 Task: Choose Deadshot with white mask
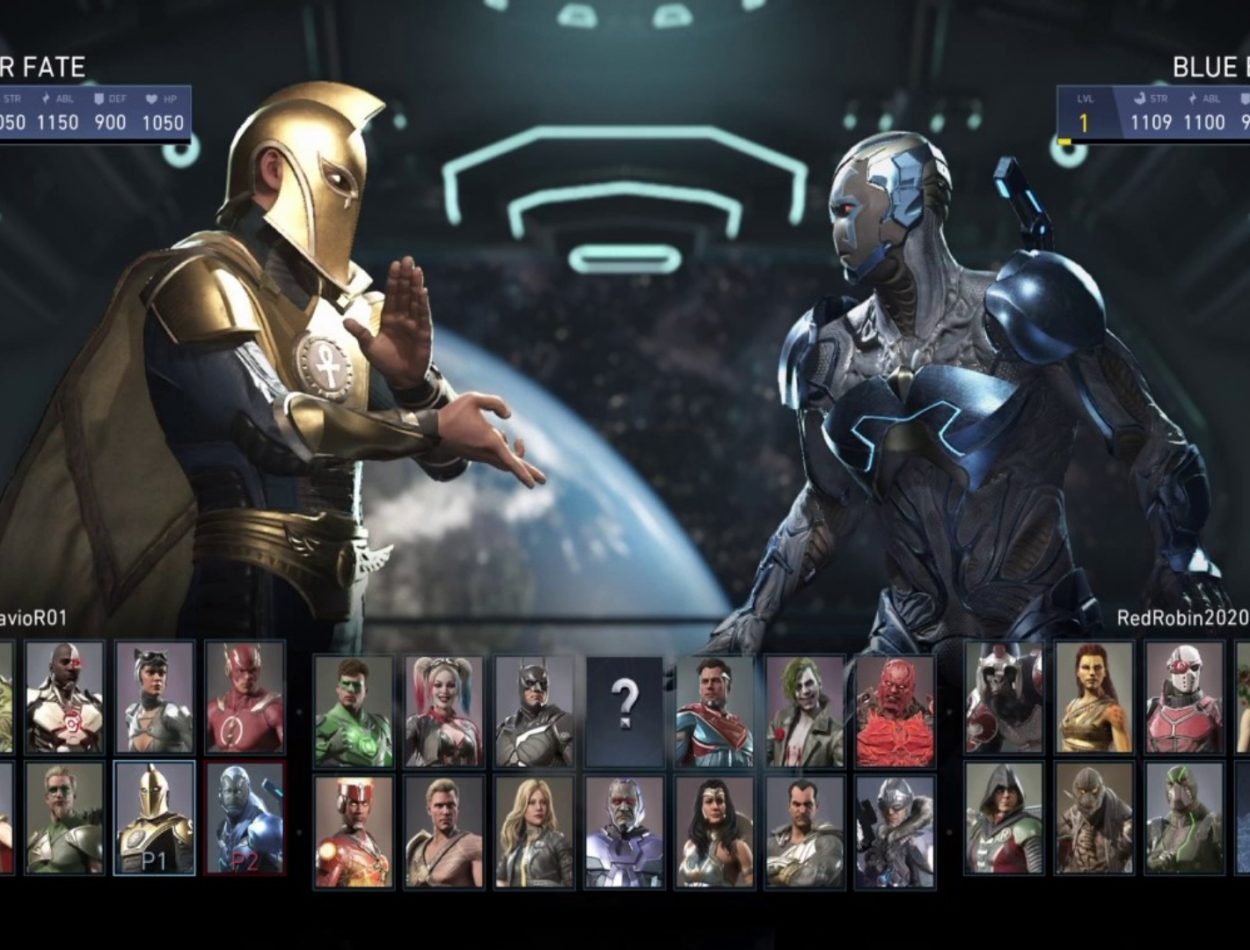pos(1184,697)
